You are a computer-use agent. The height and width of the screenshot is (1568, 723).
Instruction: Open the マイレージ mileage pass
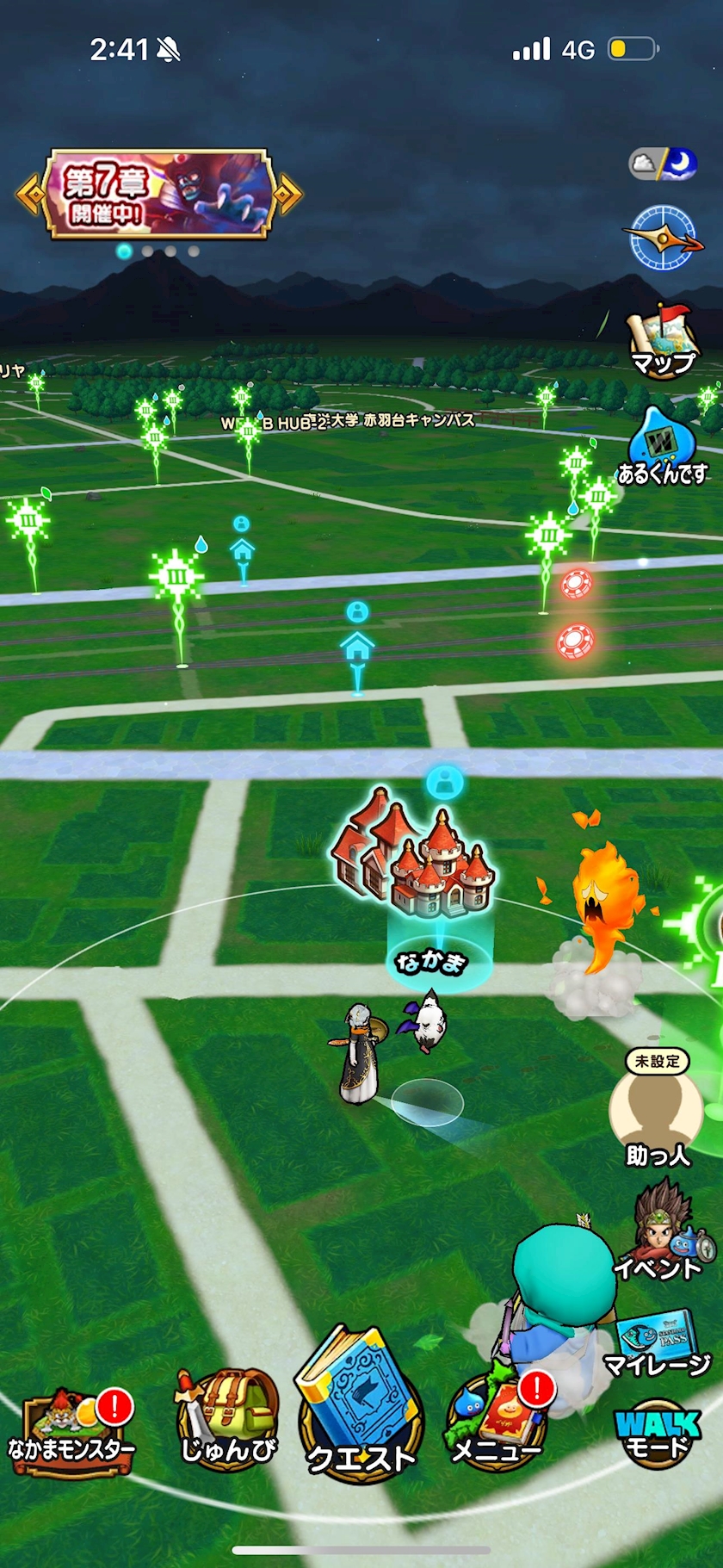tap(658, 1342)
